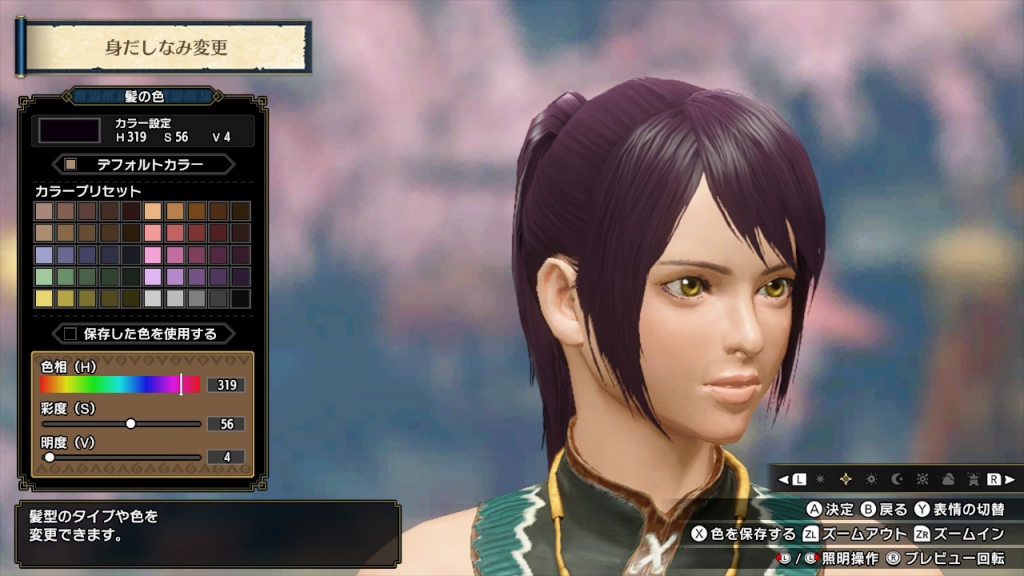Choose the periwinkle blue color preset
This screenshot has width=1024, height=576.
click(x=44, y=254)
